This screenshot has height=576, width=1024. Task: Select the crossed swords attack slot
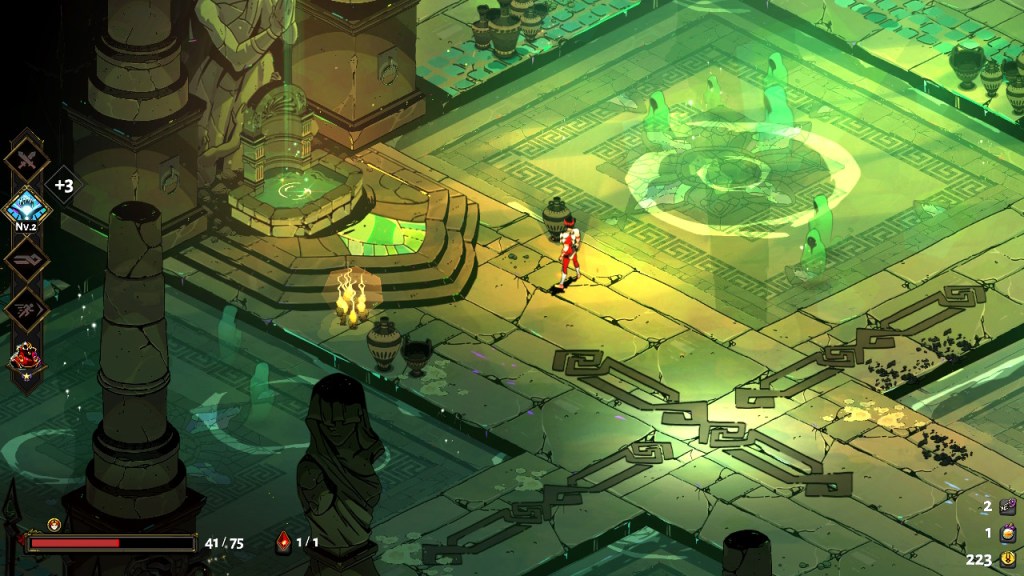click(25, 161)
